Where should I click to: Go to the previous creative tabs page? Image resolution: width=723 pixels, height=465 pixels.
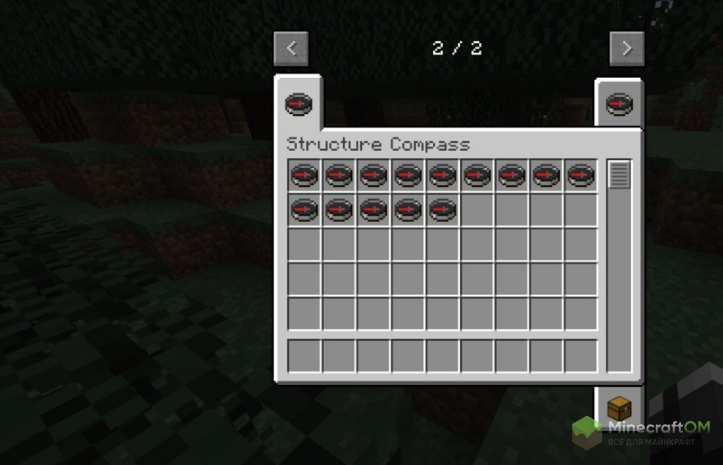click(291, 48)
